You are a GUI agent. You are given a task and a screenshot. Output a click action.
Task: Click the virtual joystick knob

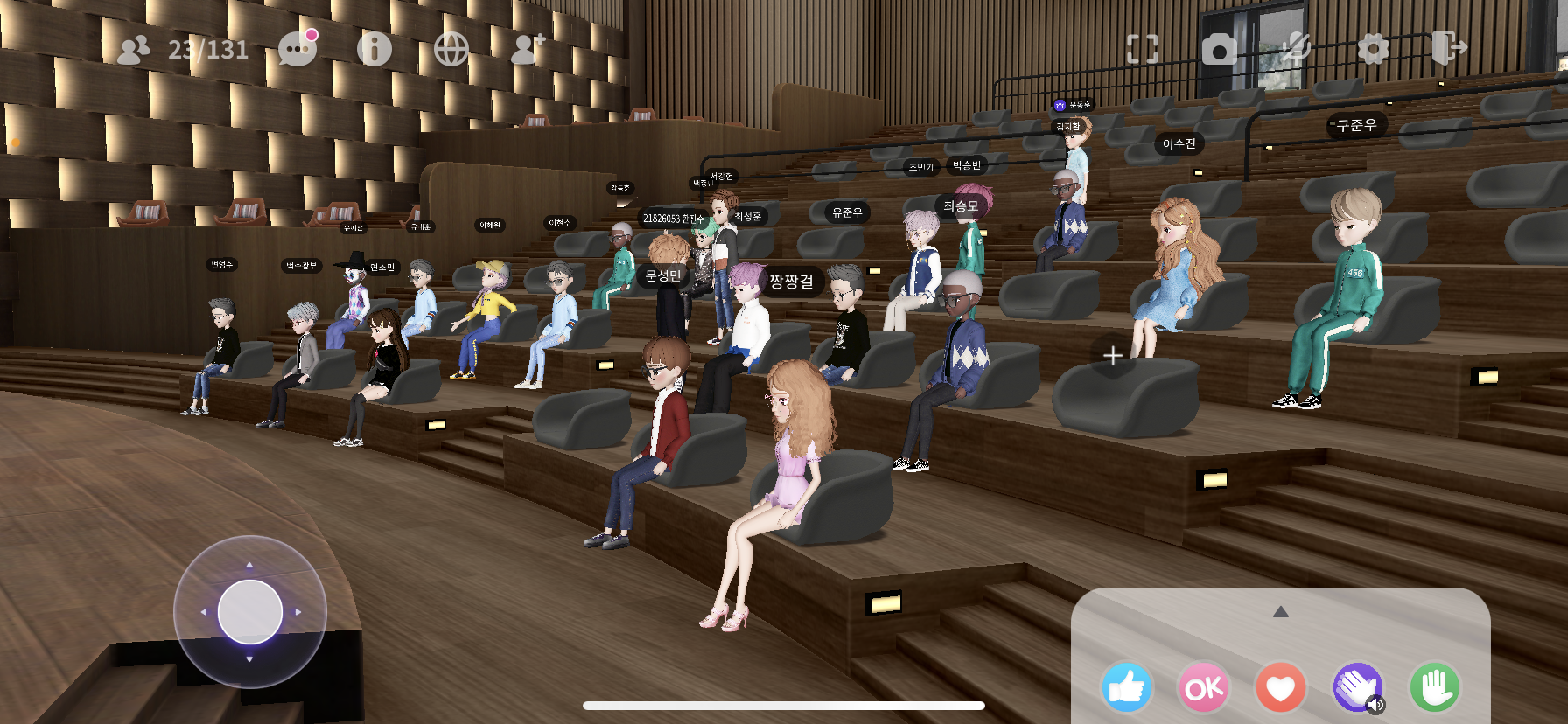click(x=250, y=612)
